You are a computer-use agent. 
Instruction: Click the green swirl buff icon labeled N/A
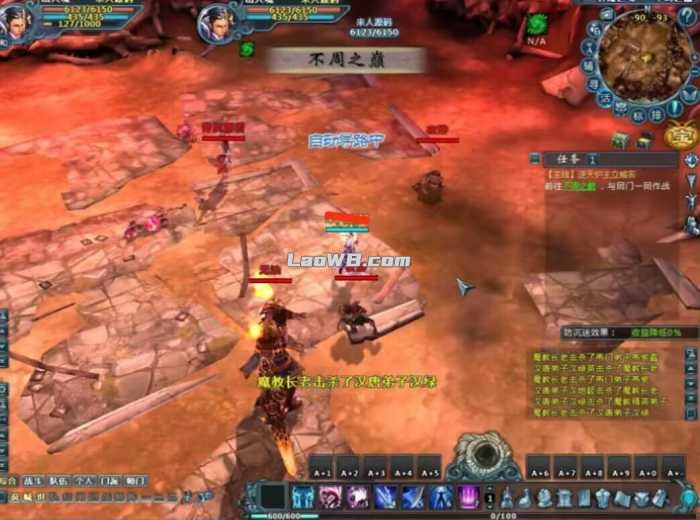point(538,24)
